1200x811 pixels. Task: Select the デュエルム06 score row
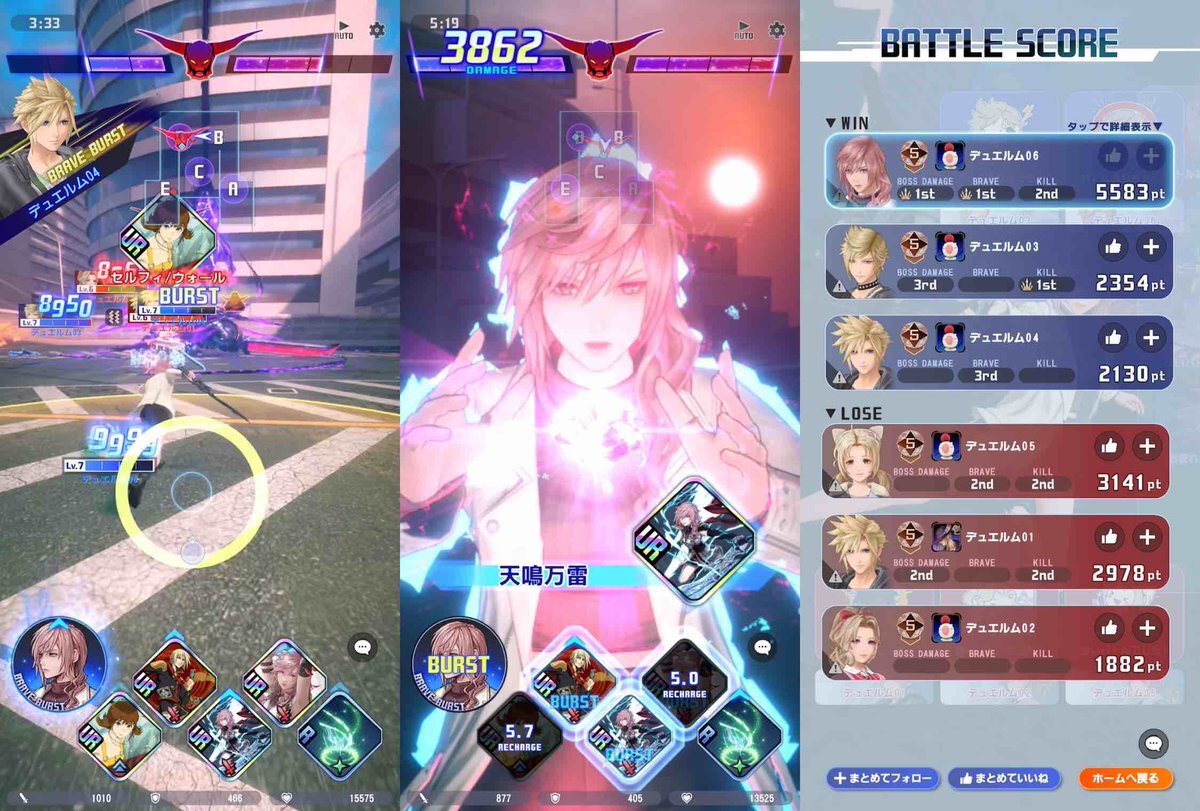996,170
